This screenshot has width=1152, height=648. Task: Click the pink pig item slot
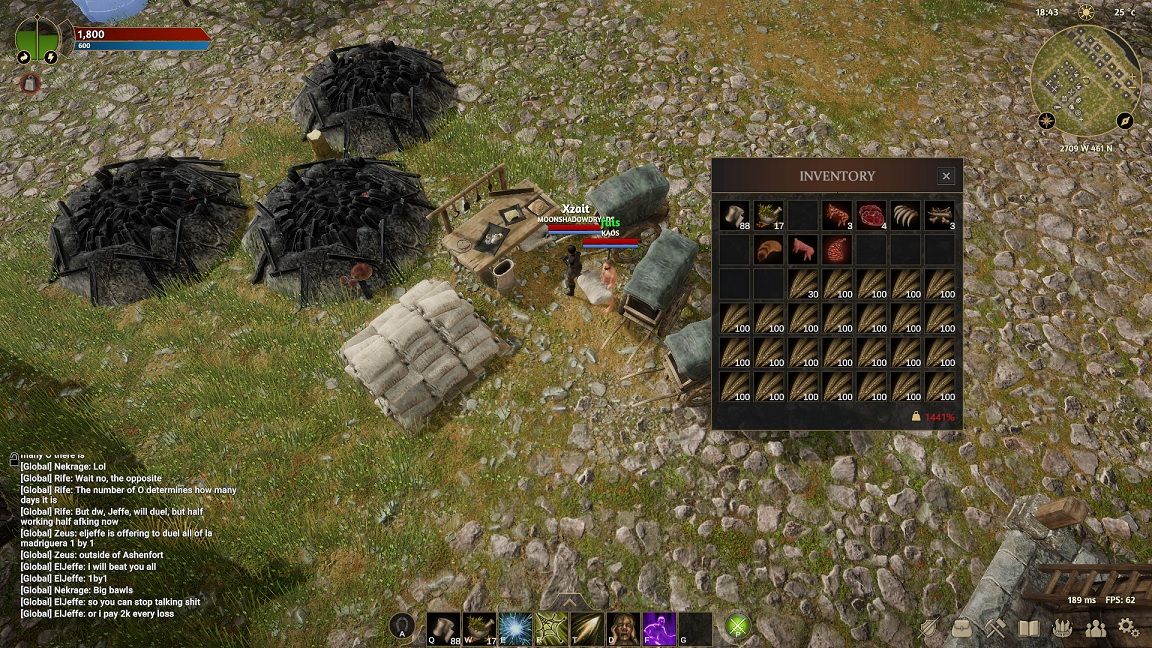(x=803, y=250)
